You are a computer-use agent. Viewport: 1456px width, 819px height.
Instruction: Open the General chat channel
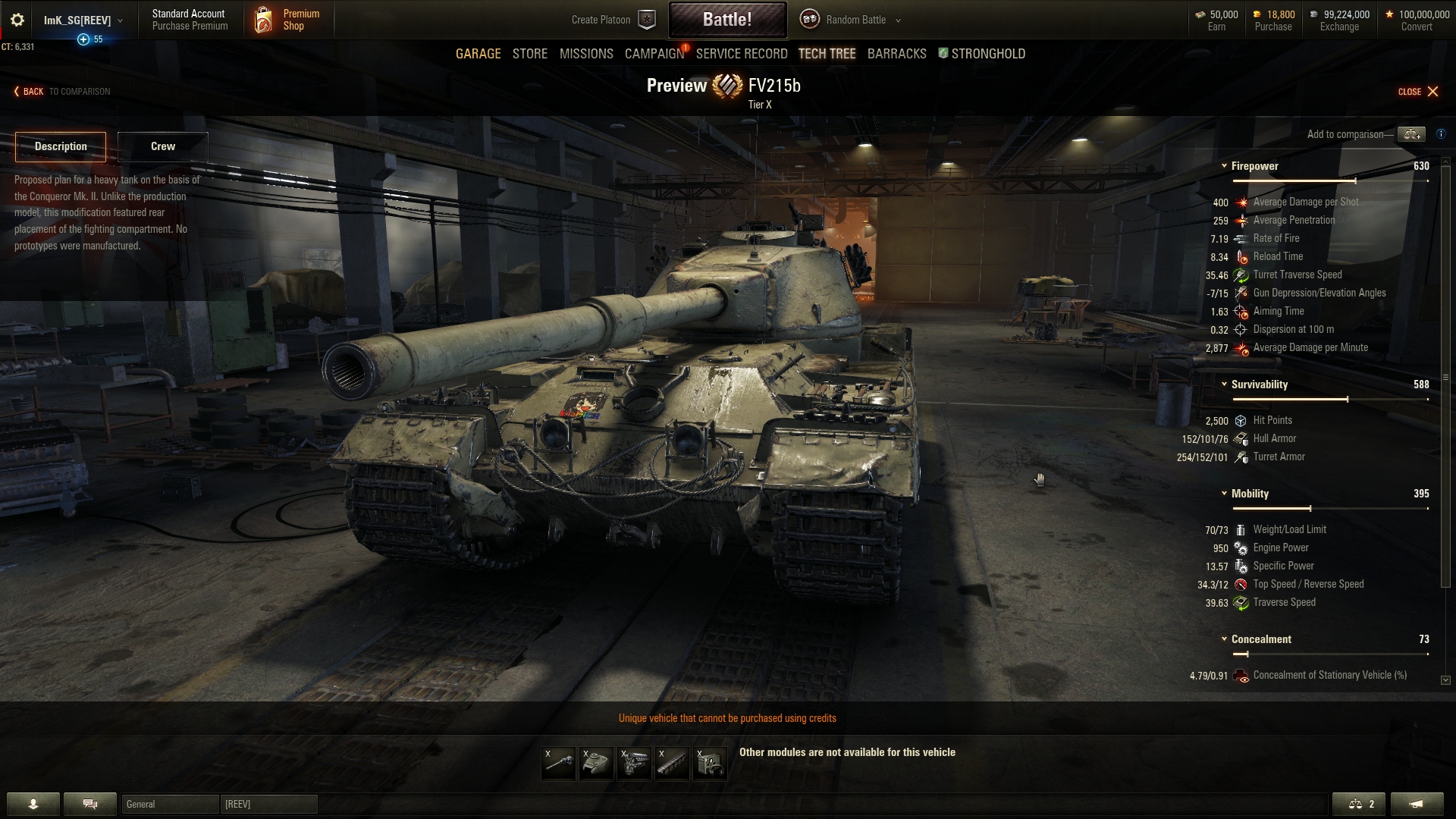170,804
